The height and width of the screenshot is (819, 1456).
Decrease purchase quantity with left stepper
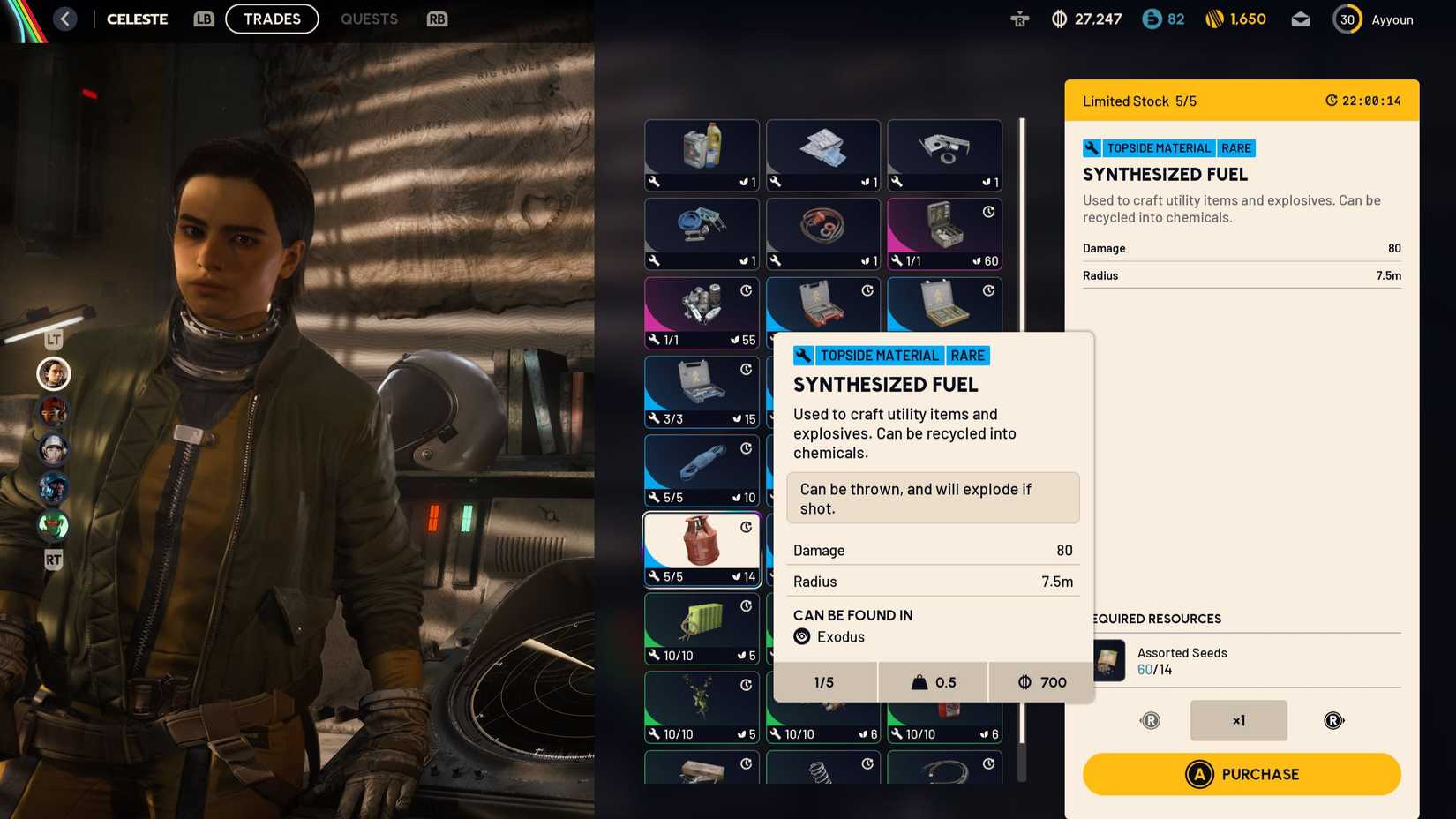click(x=1150, y=720)
